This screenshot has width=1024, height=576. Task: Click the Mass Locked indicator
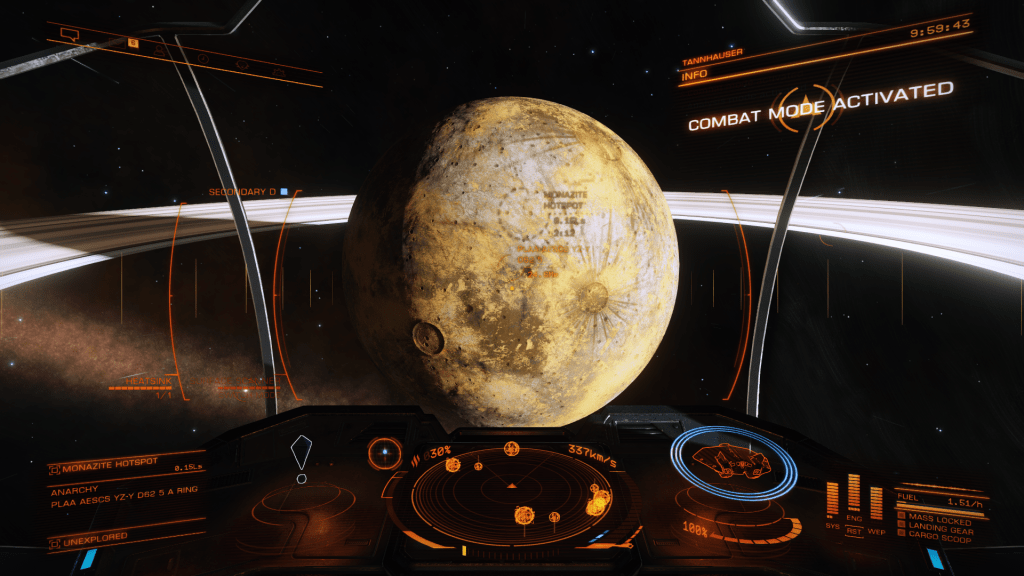pos(938,519)
